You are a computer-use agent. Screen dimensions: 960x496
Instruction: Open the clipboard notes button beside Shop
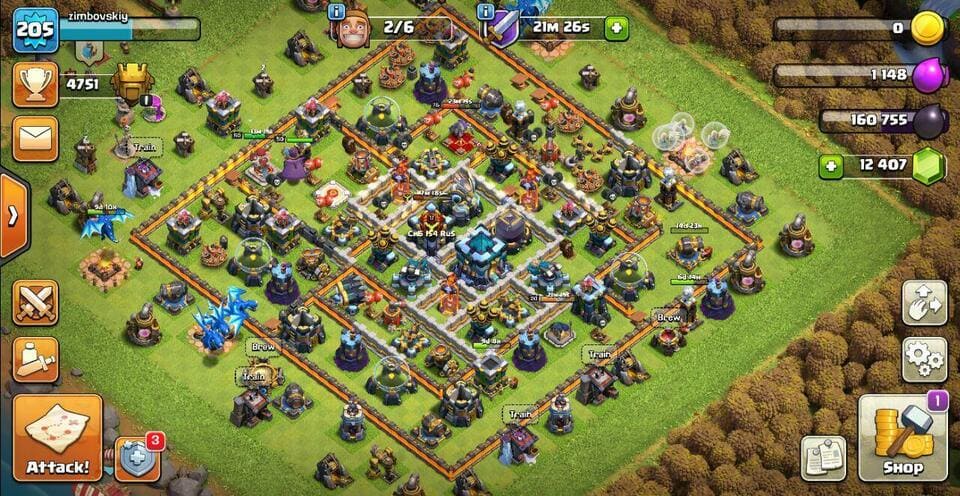click(x=823, y=458)
